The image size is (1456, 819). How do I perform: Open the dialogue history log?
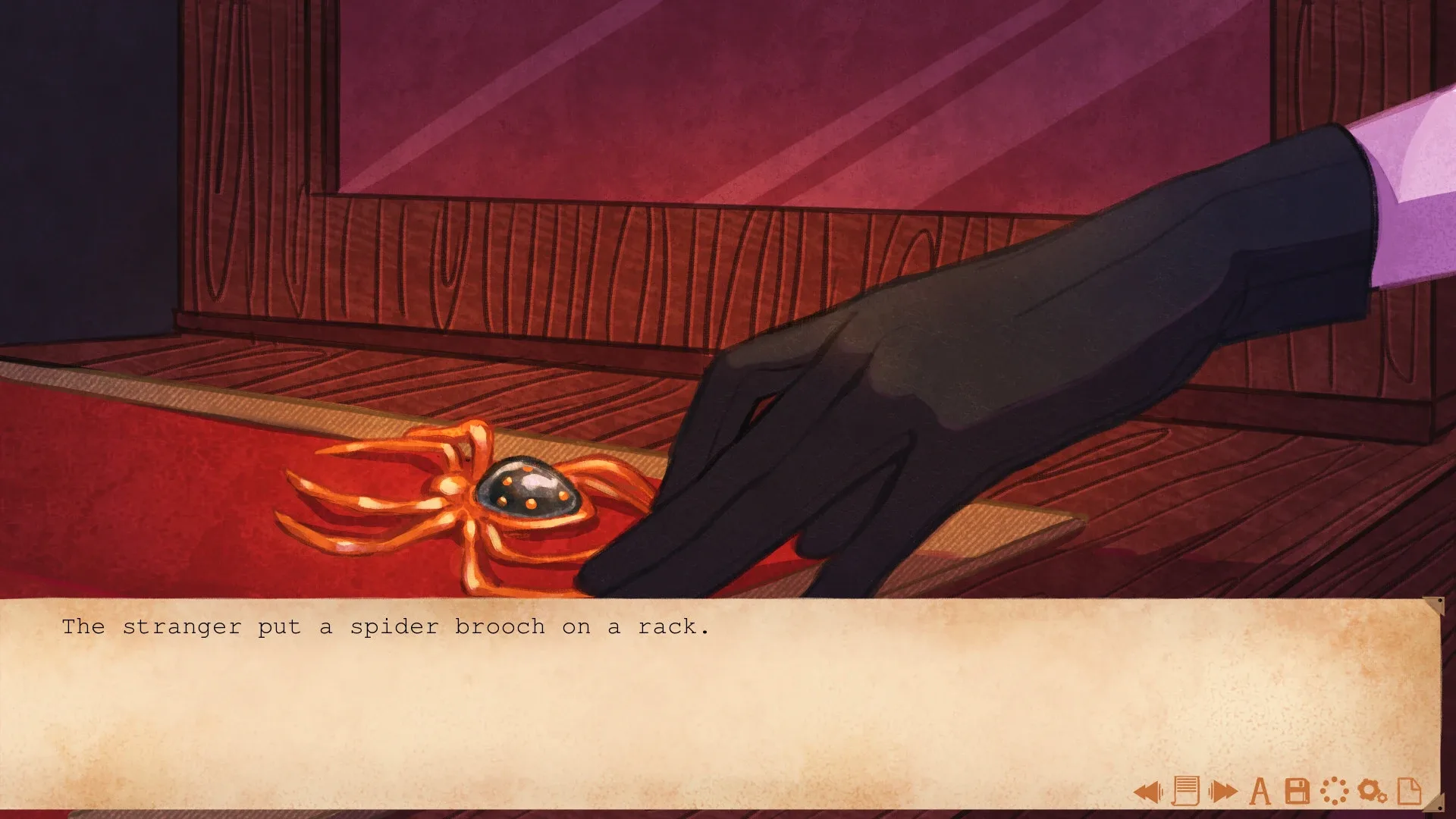(1185, 790)
